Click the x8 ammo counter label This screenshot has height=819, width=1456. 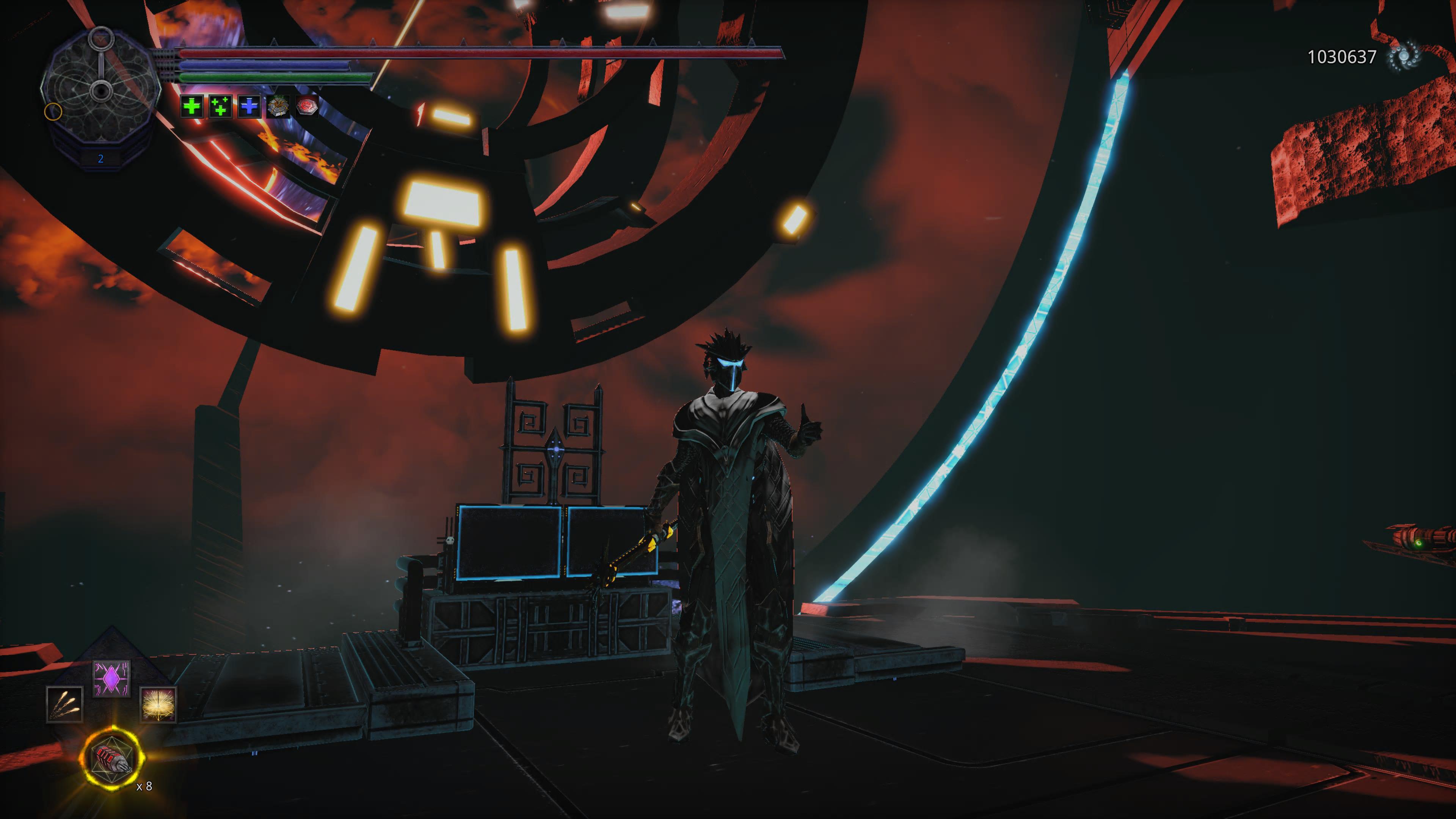[x=144, y=786]
